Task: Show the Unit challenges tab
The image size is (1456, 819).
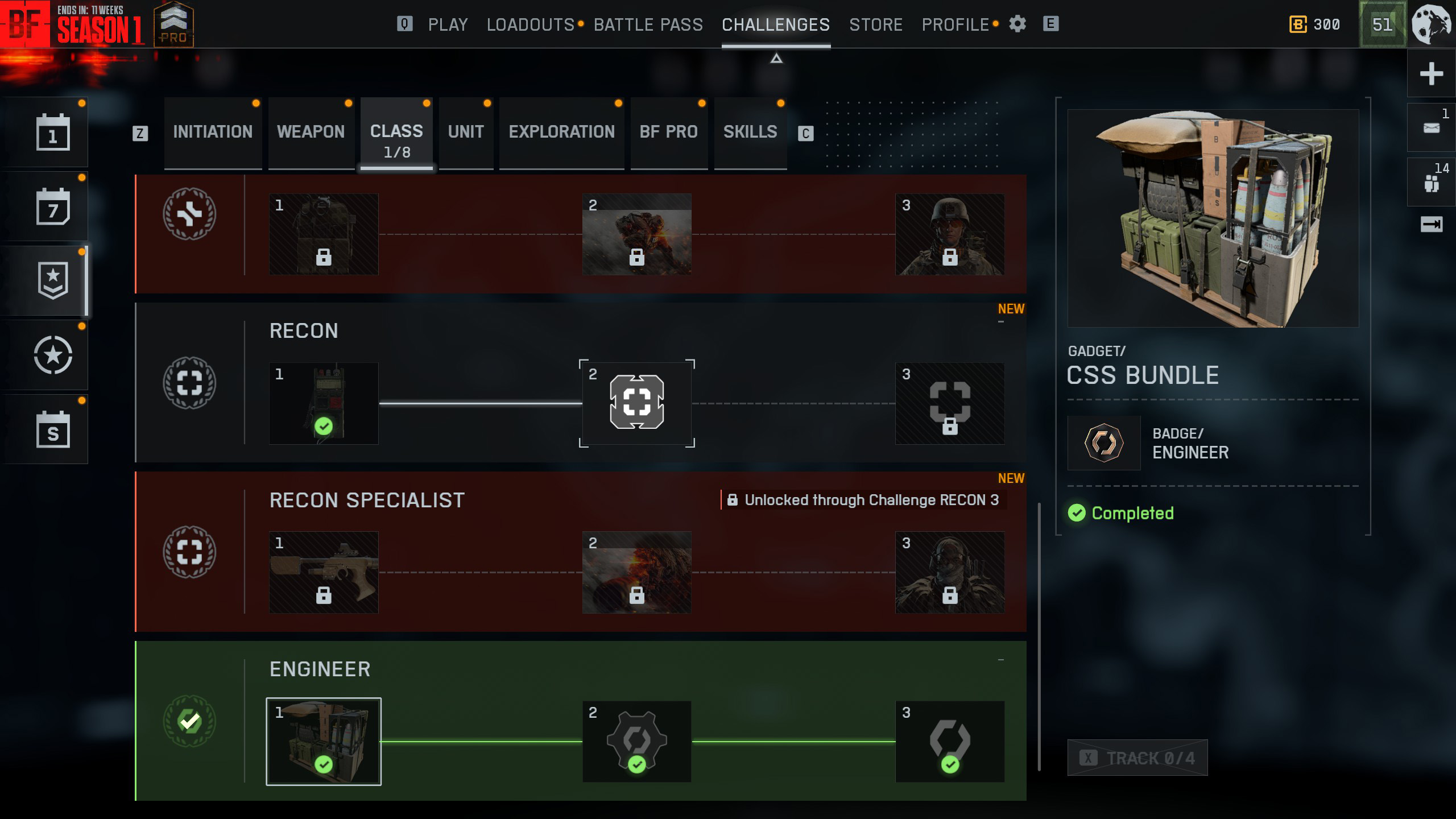Action: 465,132
